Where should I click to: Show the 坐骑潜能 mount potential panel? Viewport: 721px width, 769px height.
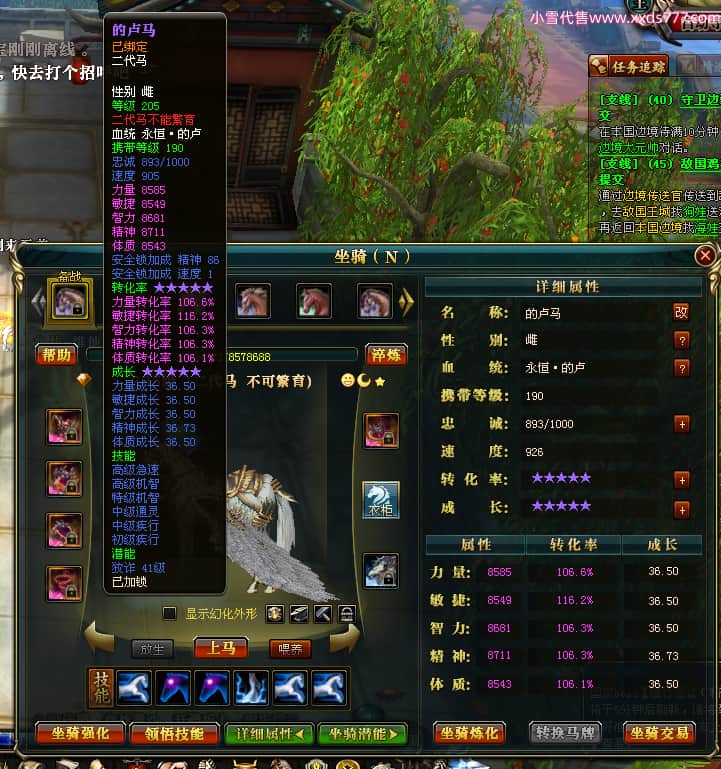pyautogui.click(x=362, y=733)
